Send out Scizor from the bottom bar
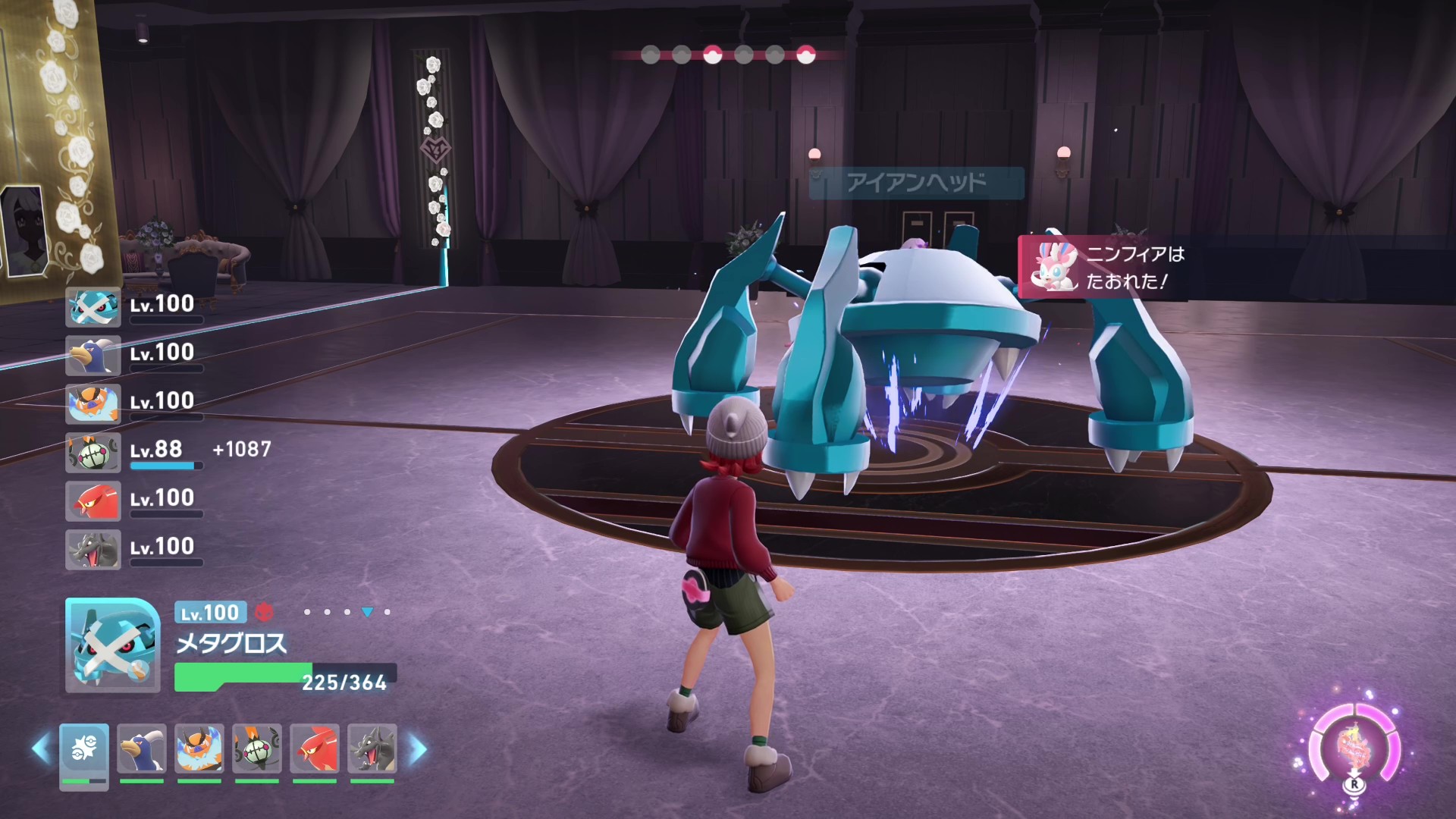Image resolution: width=1456 pixels, height=819 pixels. pos(315,749)
